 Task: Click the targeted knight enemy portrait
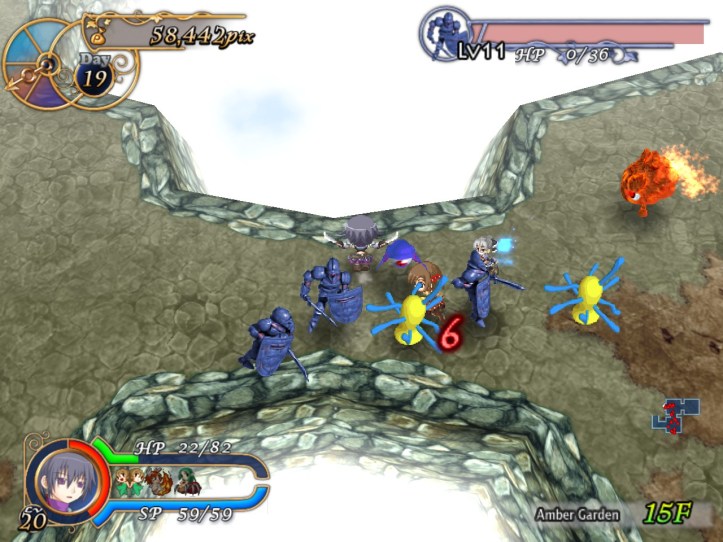tap(444, 37)
